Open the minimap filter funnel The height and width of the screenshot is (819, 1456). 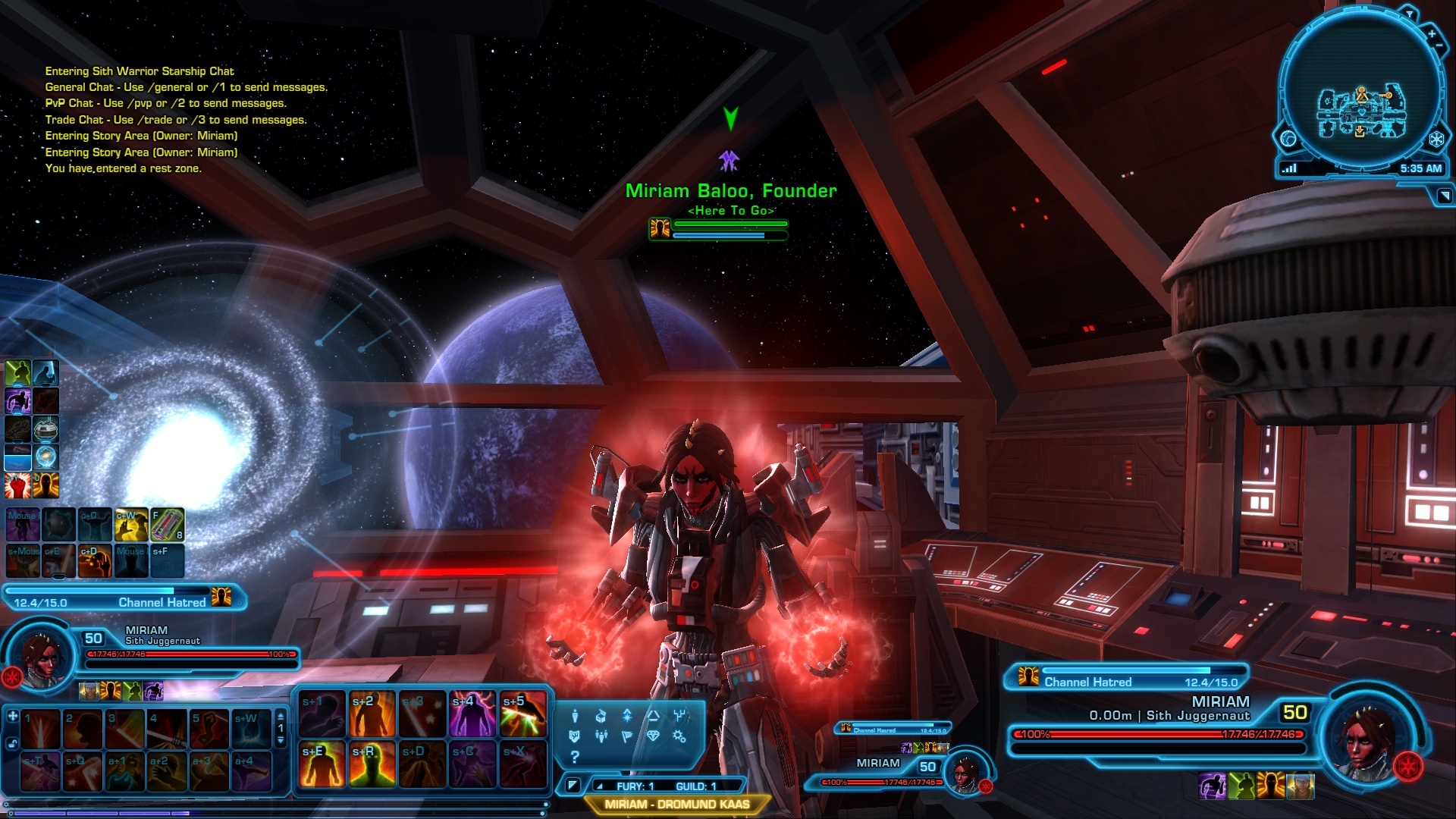(x=1410, y=13)
